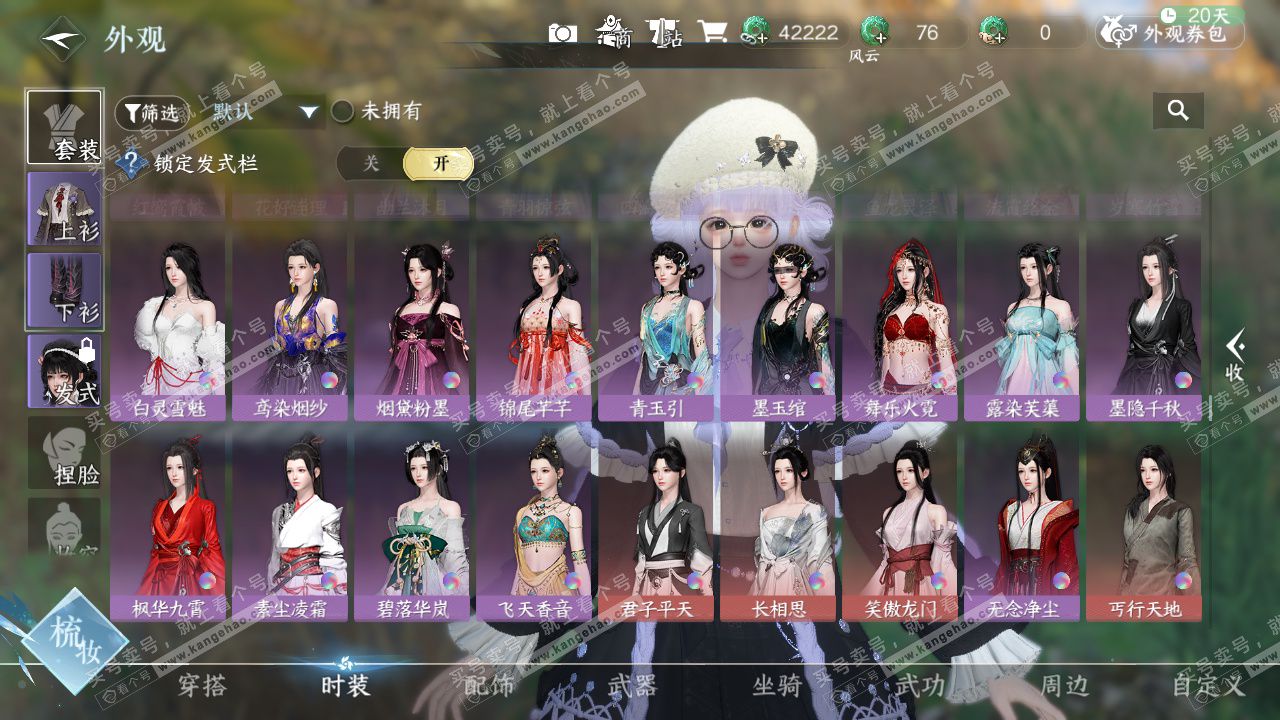
Task: Select the 套装 category tab
Action: coord(64,127)
